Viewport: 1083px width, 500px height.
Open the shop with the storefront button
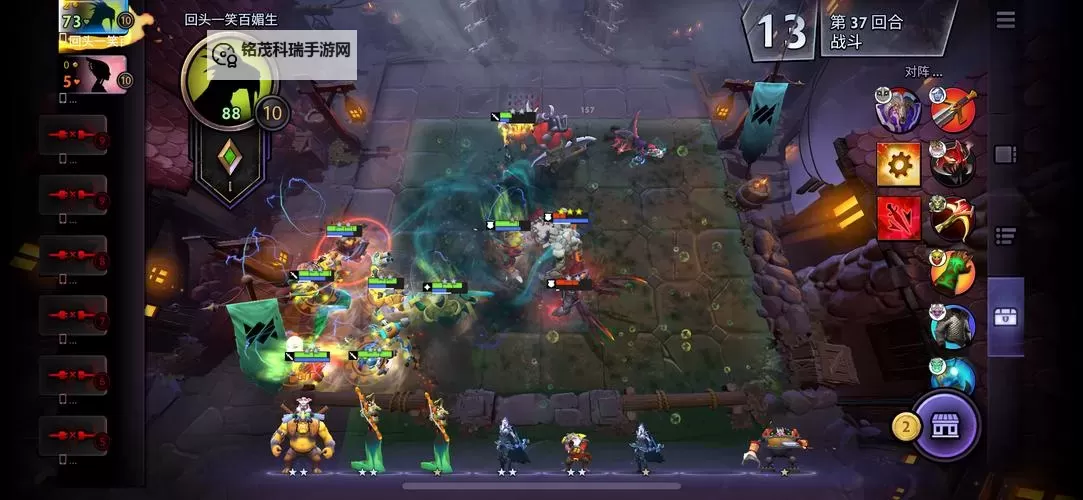point(944,426)
